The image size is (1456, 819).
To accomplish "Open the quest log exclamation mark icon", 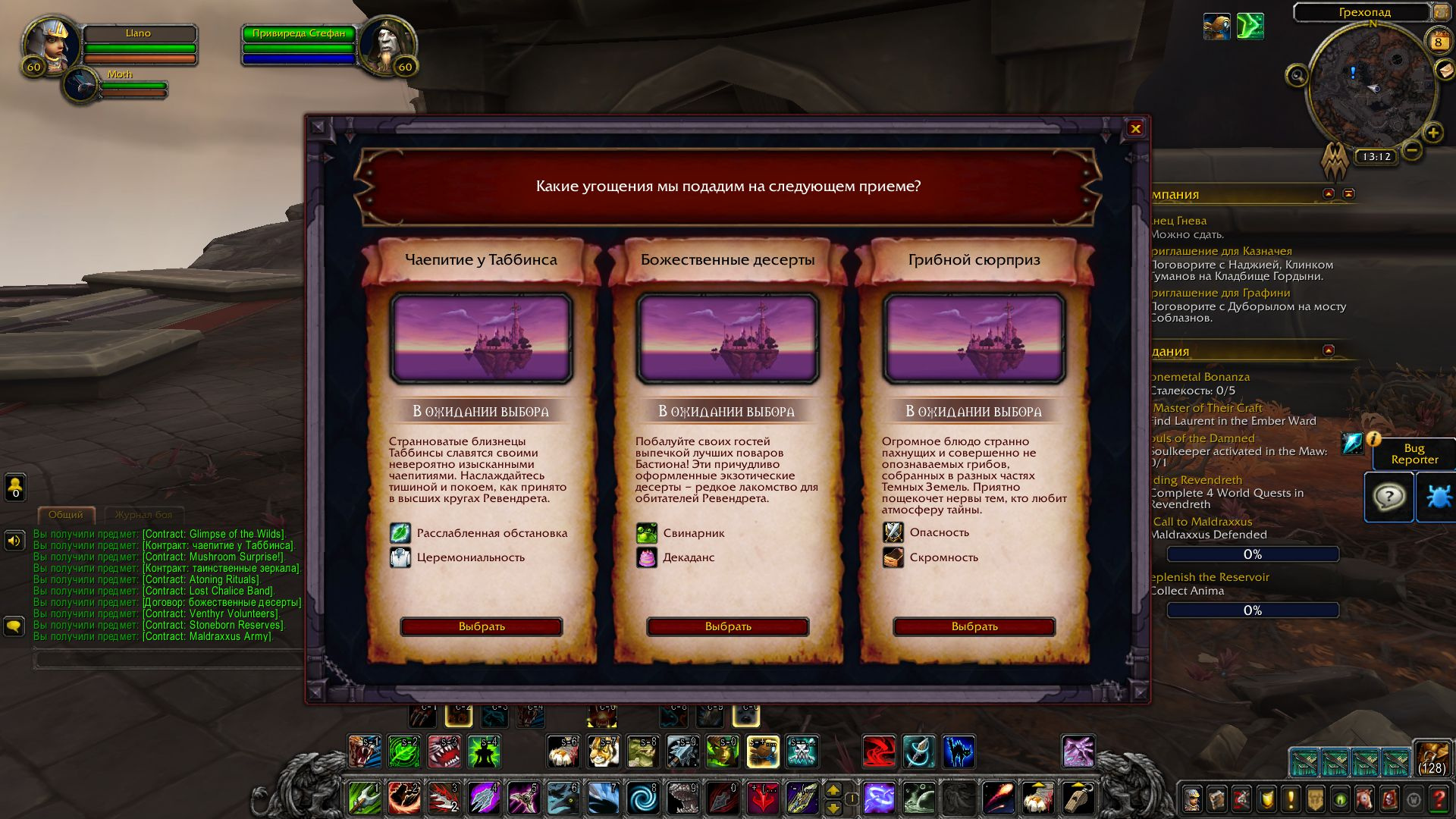I will tap(1292, 800).
